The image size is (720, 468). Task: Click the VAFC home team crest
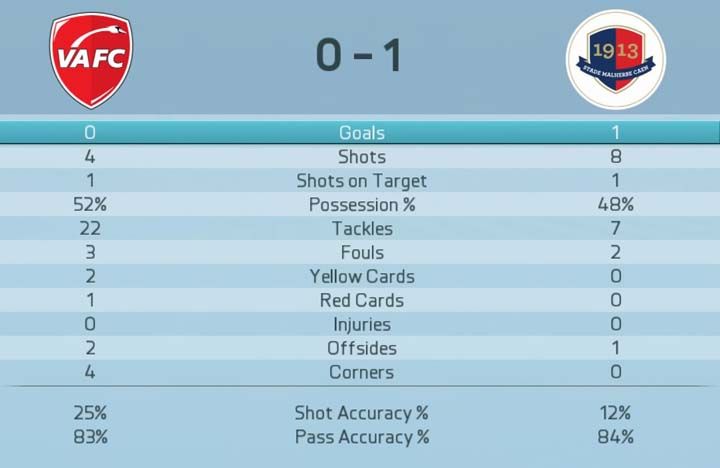(91, 59)
